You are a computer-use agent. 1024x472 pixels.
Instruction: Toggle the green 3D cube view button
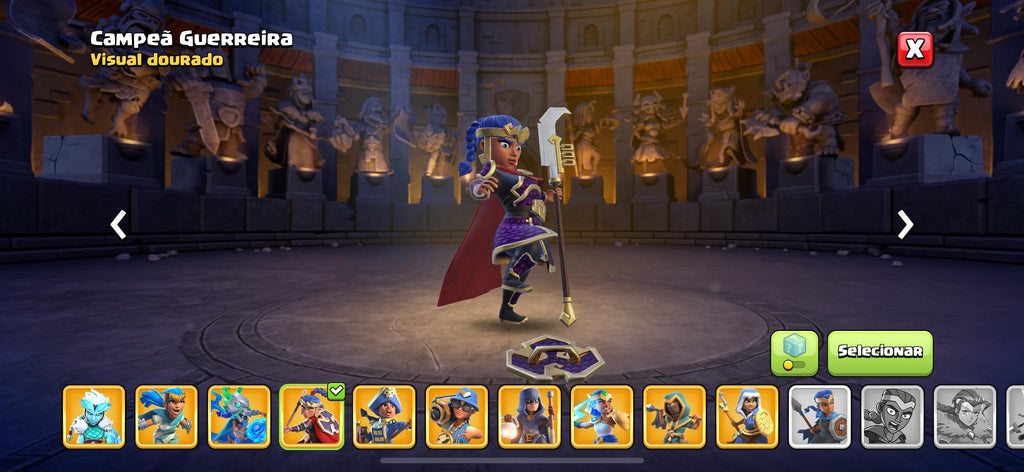point(794,352)
